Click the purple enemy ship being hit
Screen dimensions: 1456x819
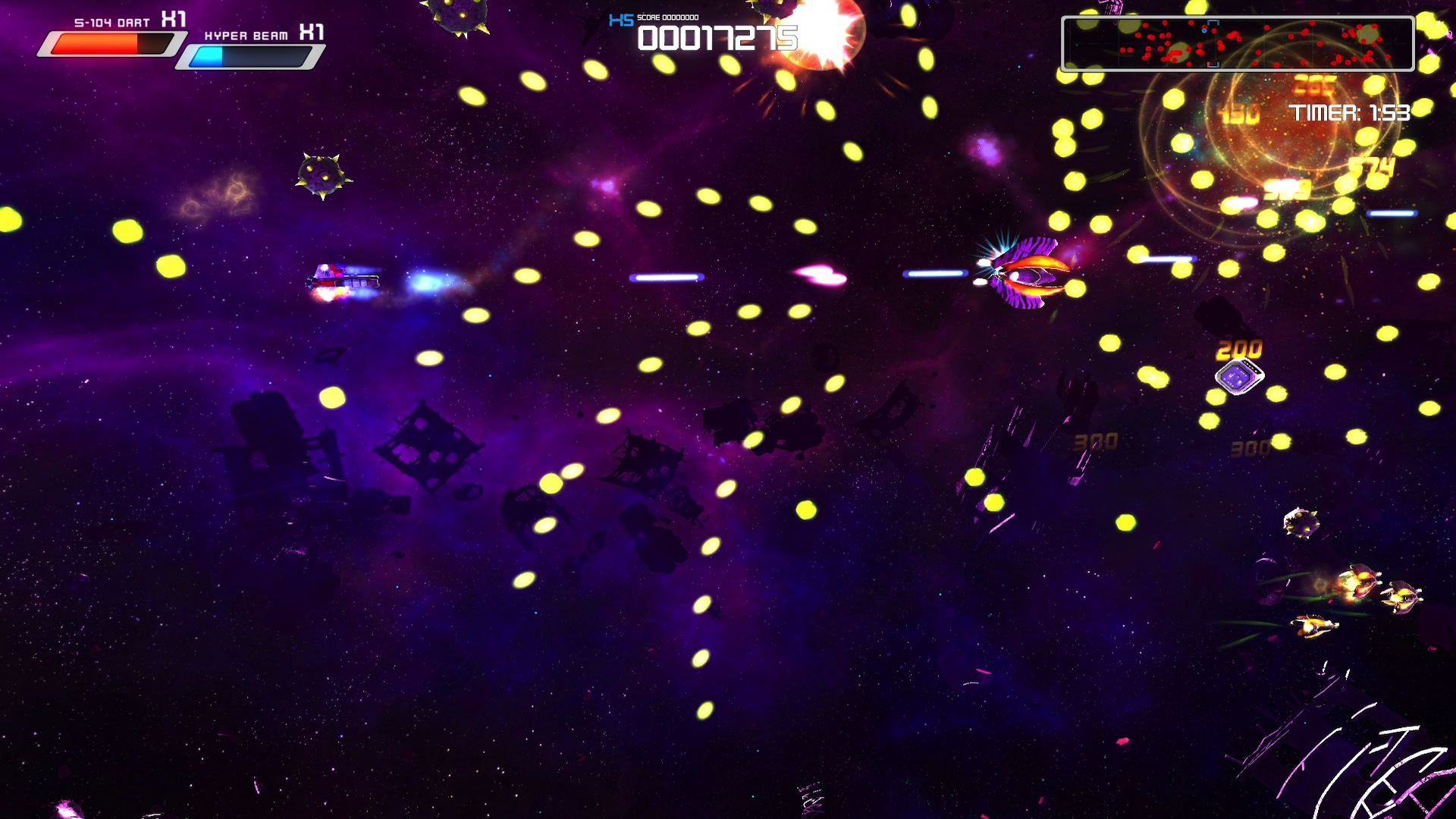[1028, 277]
